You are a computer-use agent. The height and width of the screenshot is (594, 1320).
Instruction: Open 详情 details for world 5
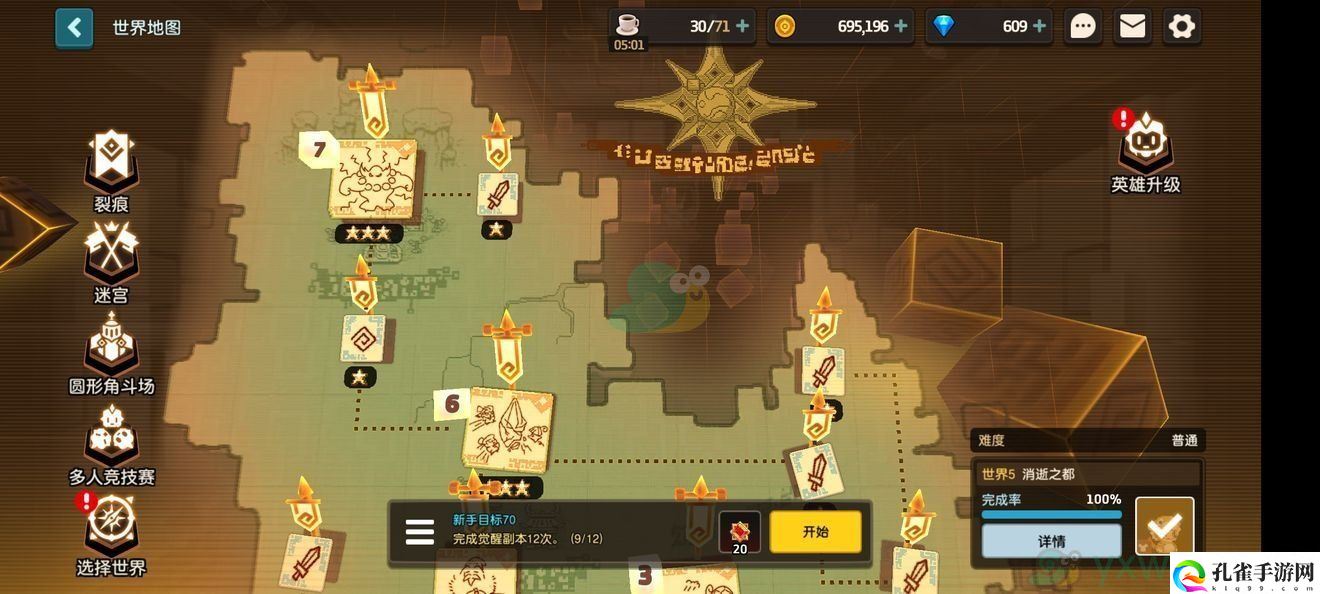click(x=1051, y=541)
